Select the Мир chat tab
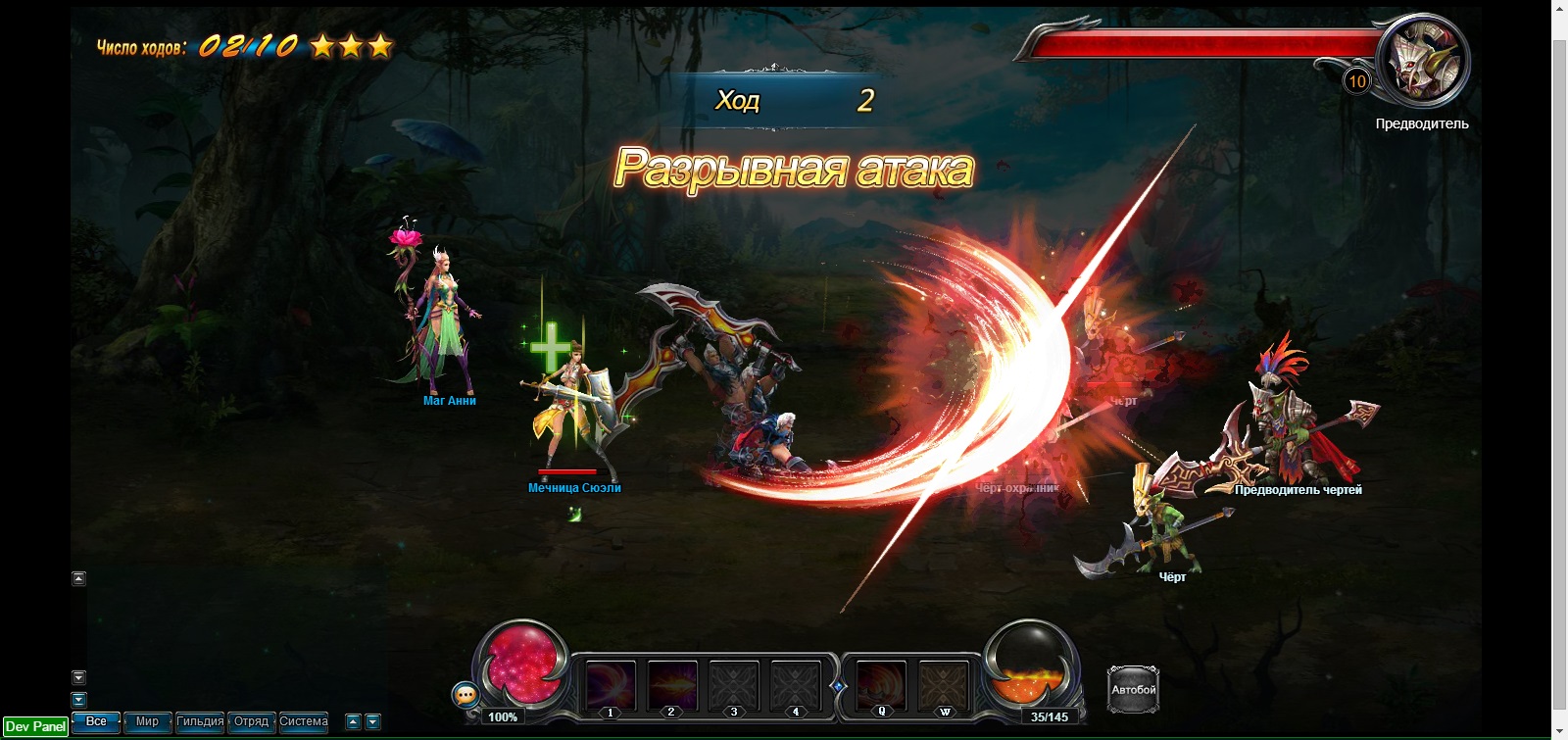 [x=147, y=722]
